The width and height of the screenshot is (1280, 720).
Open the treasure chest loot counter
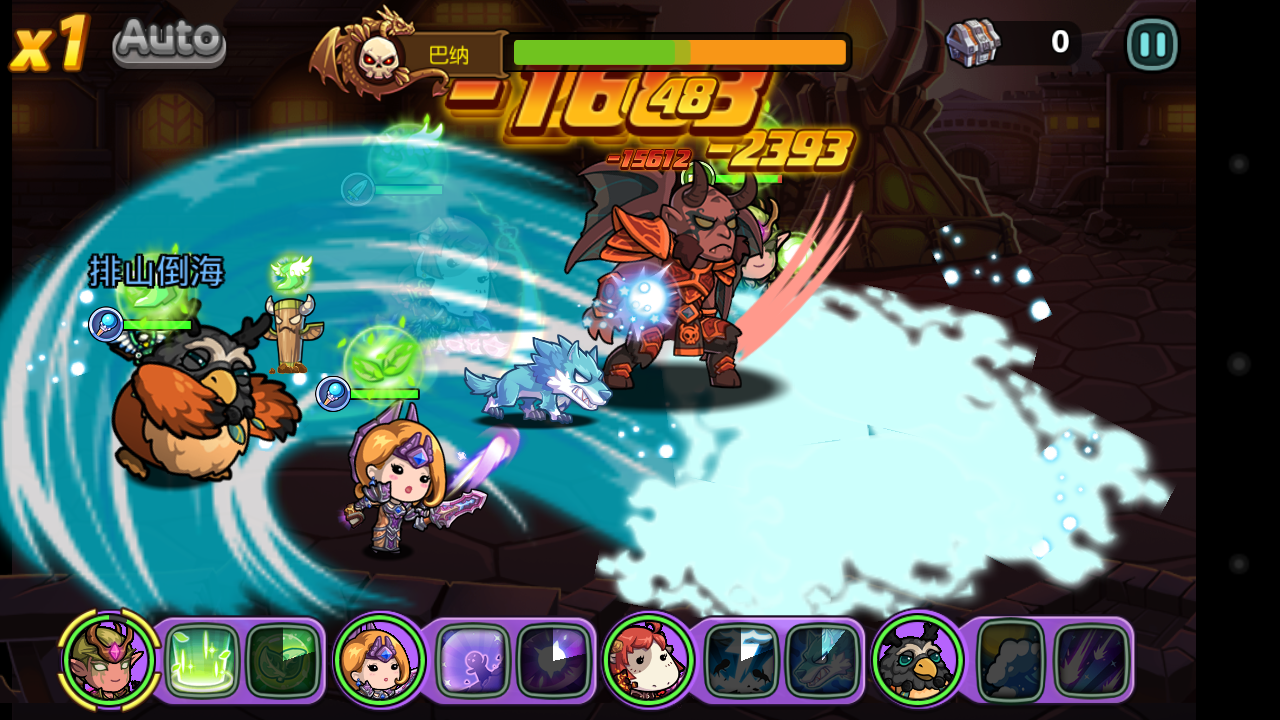click(974, 43)
